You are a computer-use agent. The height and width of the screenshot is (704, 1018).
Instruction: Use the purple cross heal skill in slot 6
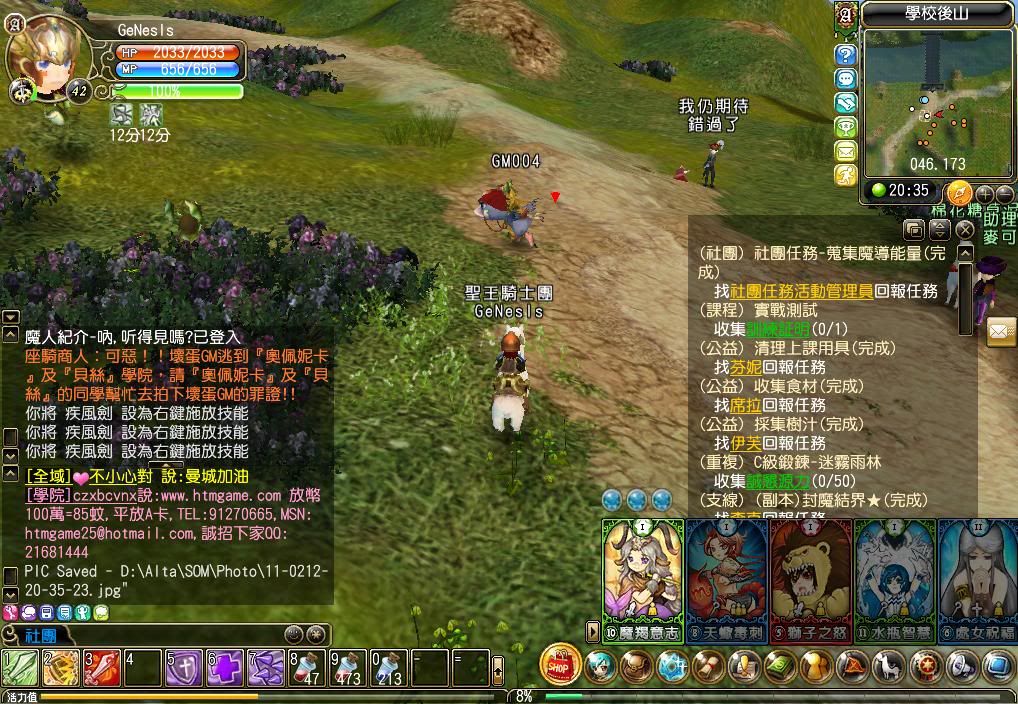click(224, 668)
